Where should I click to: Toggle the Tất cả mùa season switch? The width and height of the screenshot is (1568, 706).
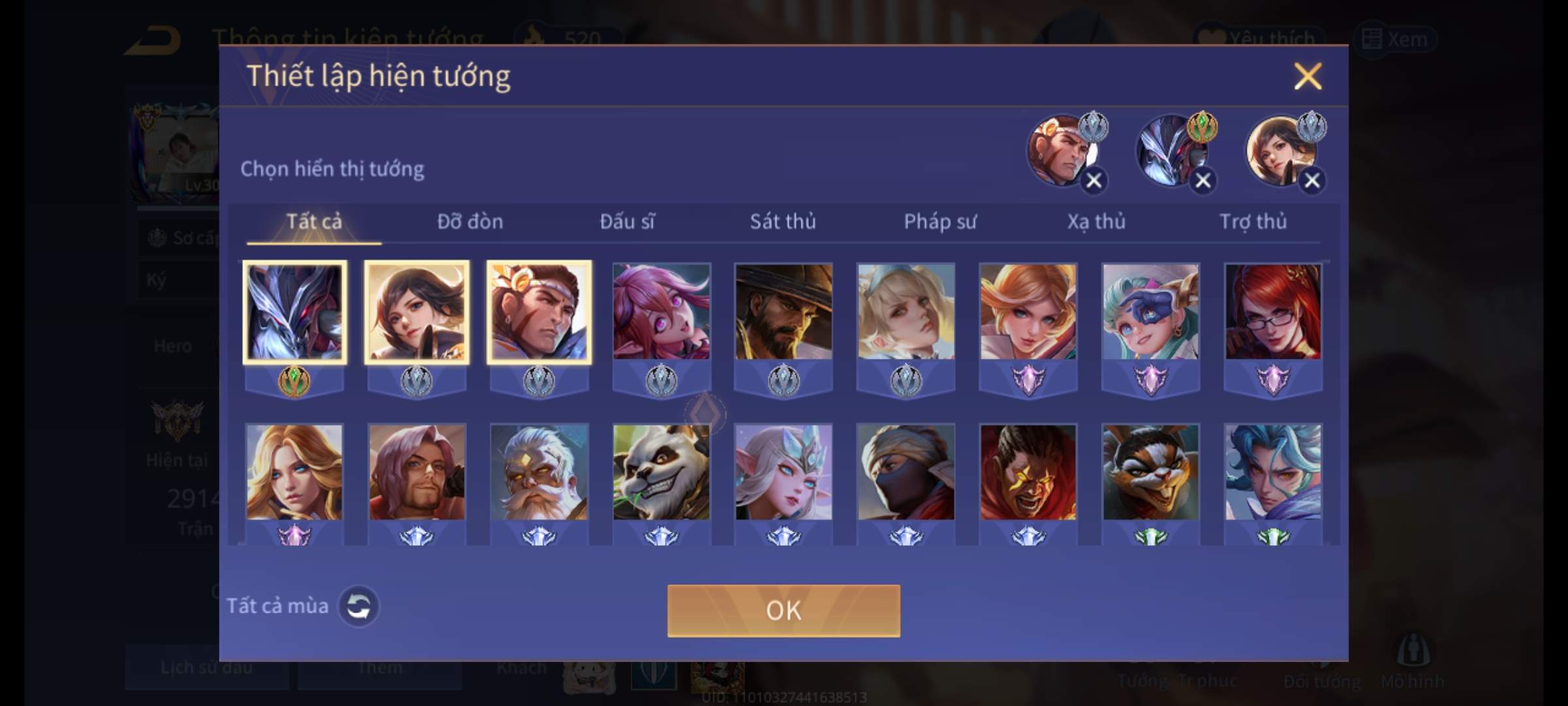coord(358,607)
